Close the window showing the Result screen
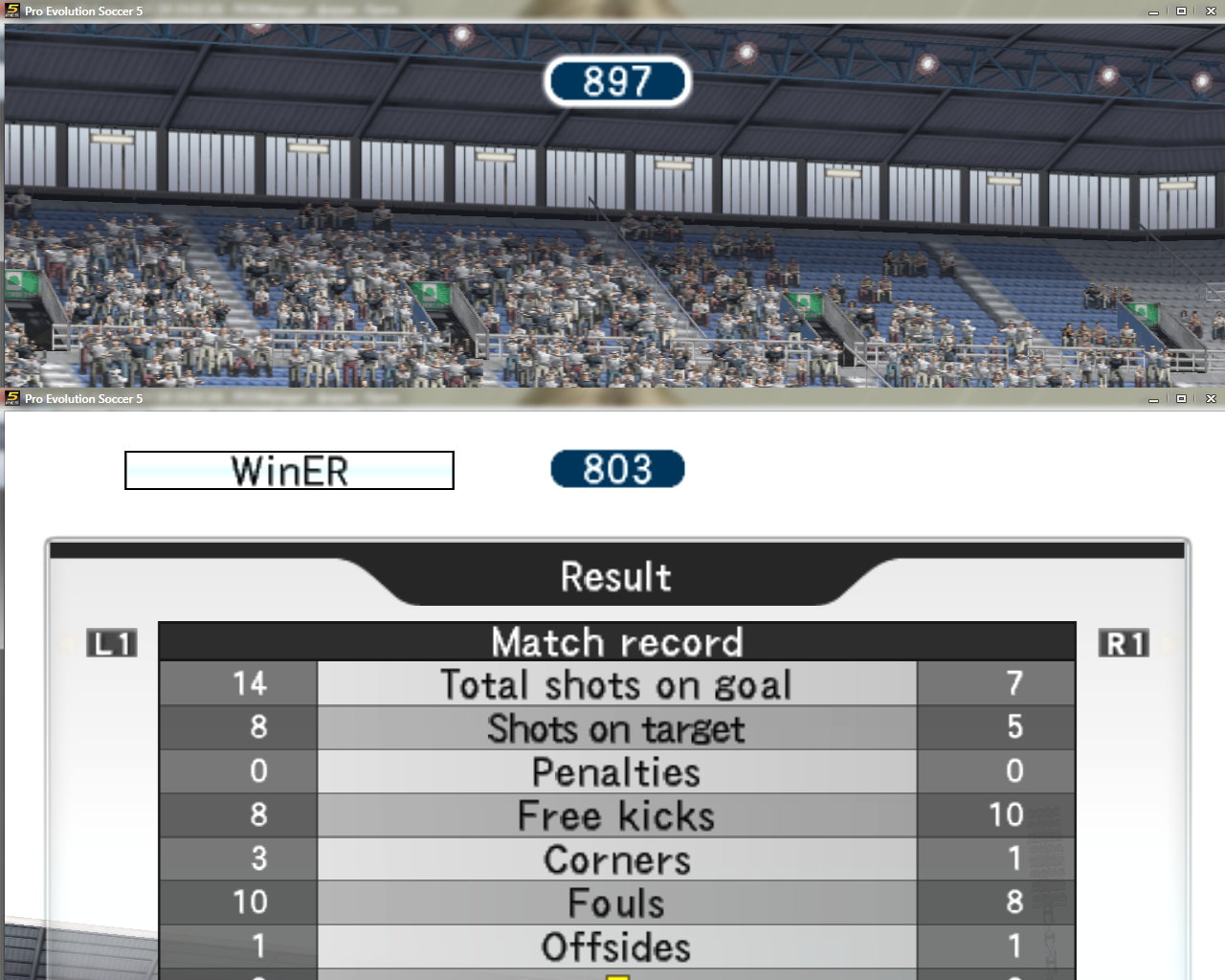 [x=1211, y=399]
